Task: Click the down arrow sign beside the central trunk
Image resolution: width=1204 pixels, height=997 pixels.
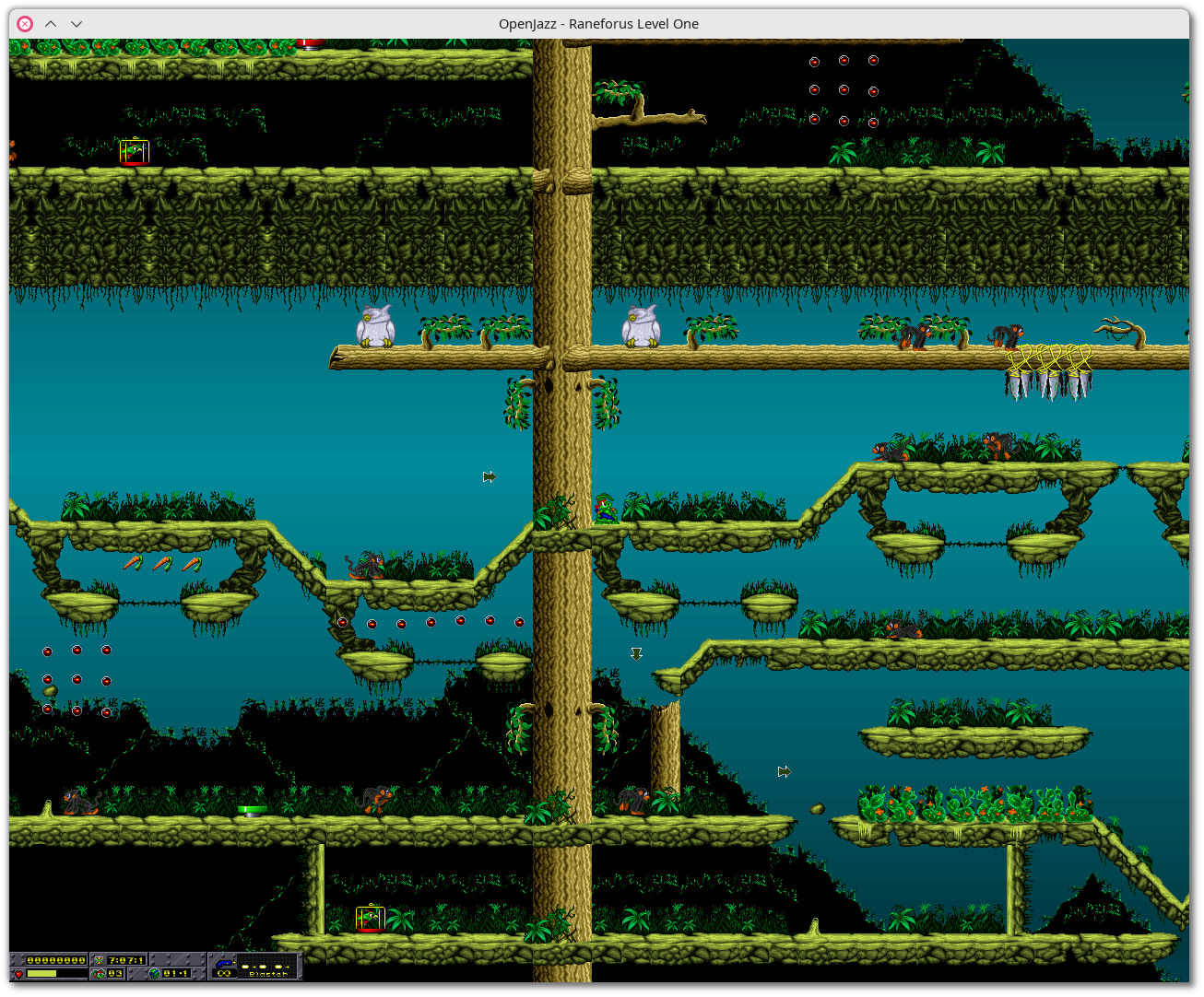Action: pyautogui.click(x=636, y=653)
